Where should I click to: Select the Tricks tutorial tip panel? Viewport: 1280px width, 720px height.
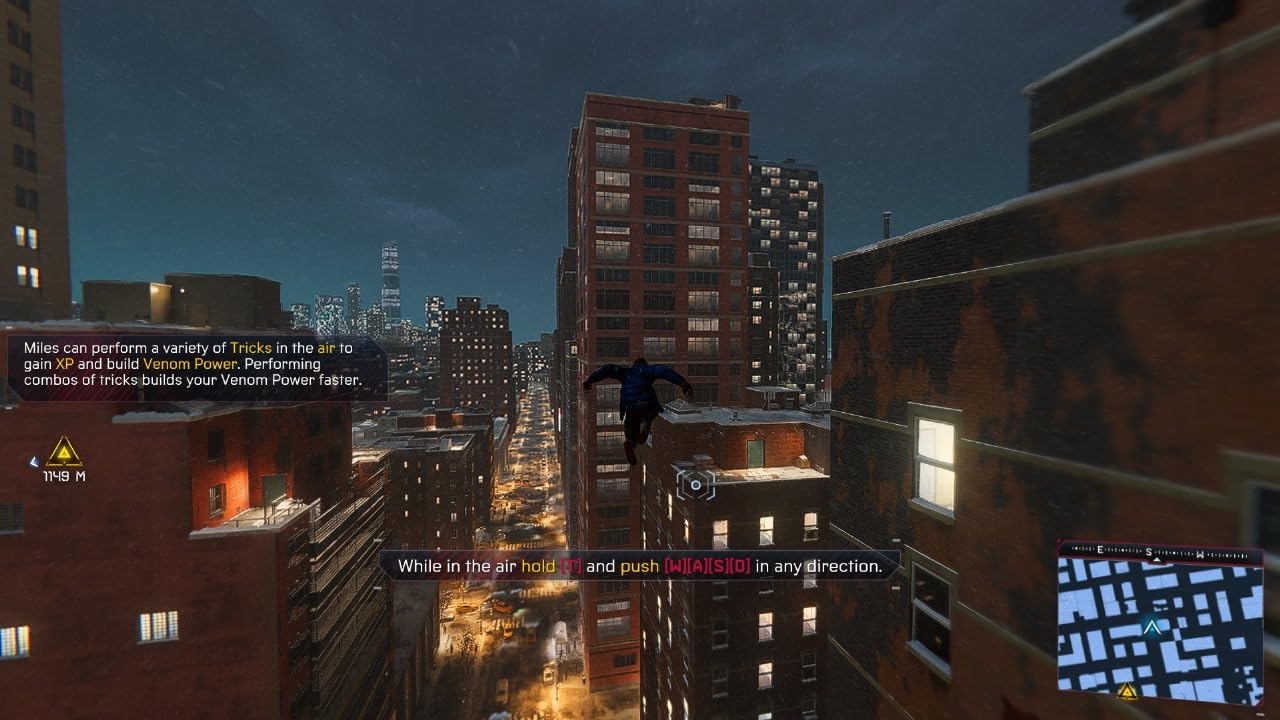point(196,364)
